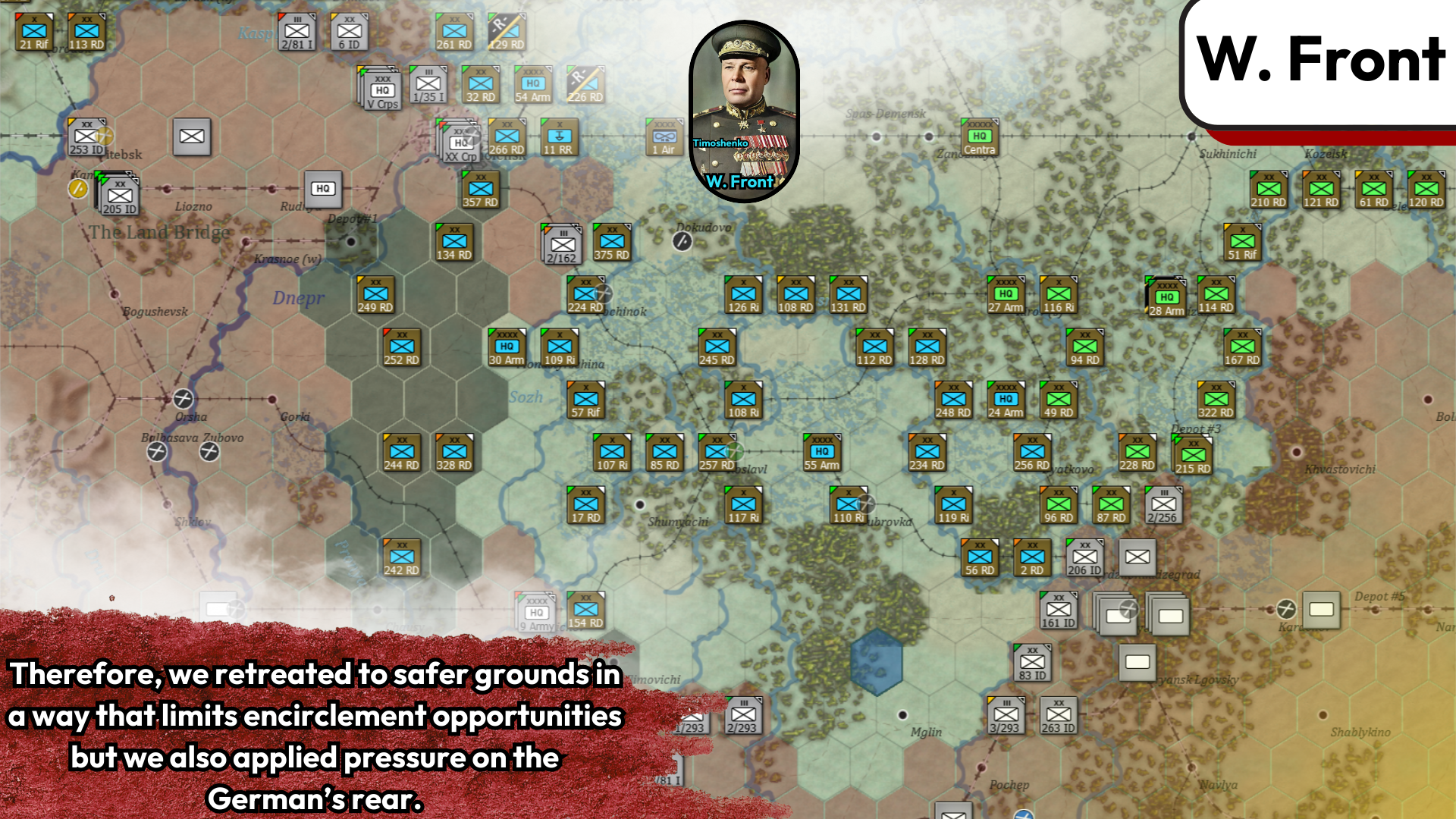Click the 28 Arm HQ counter
1456x819 pixels.
coord(1166,296)
